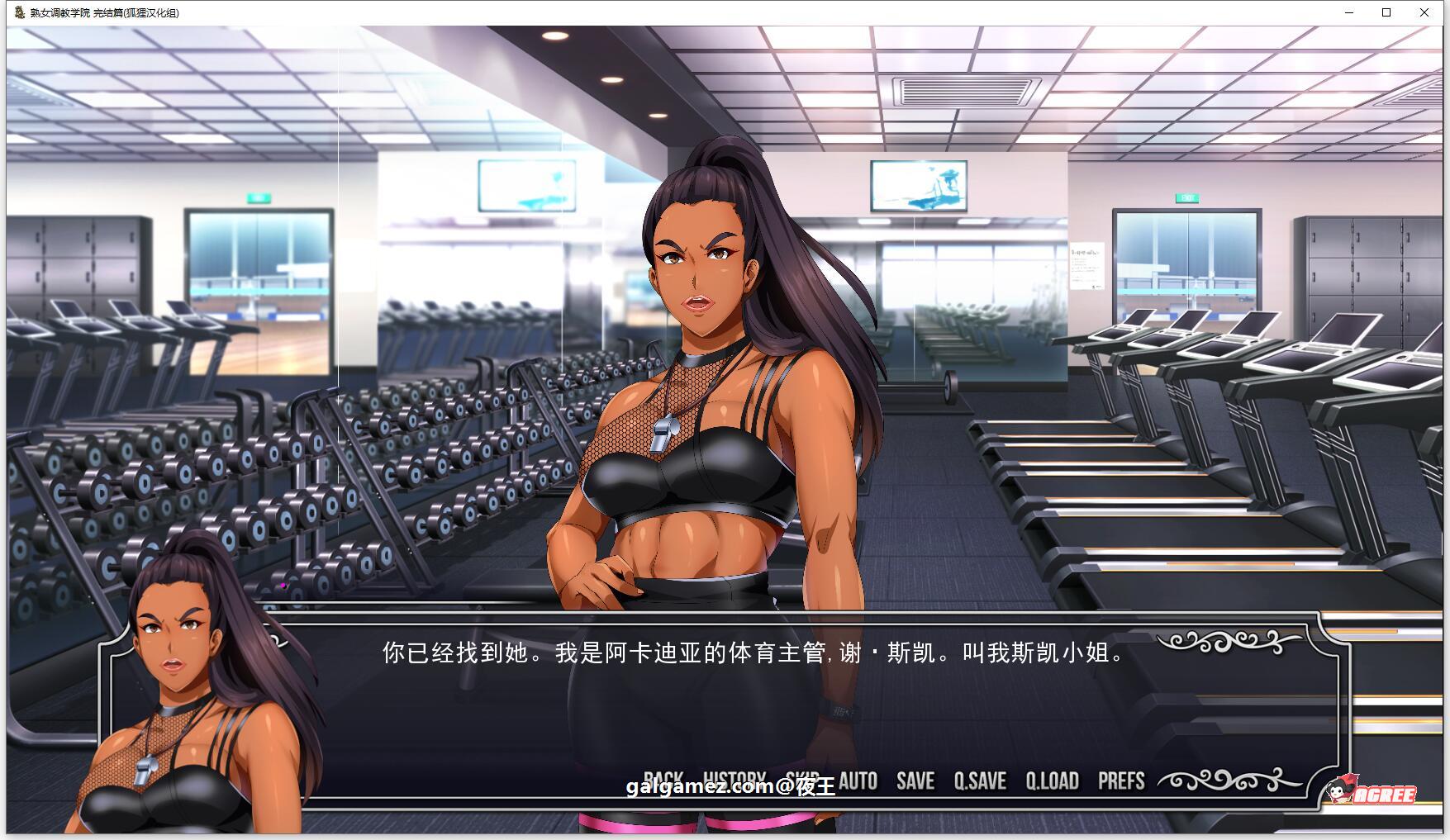1450x840 pixels.
Task: Load the quicksave via Q.LOAD
Action: (x=1051, y=780)
